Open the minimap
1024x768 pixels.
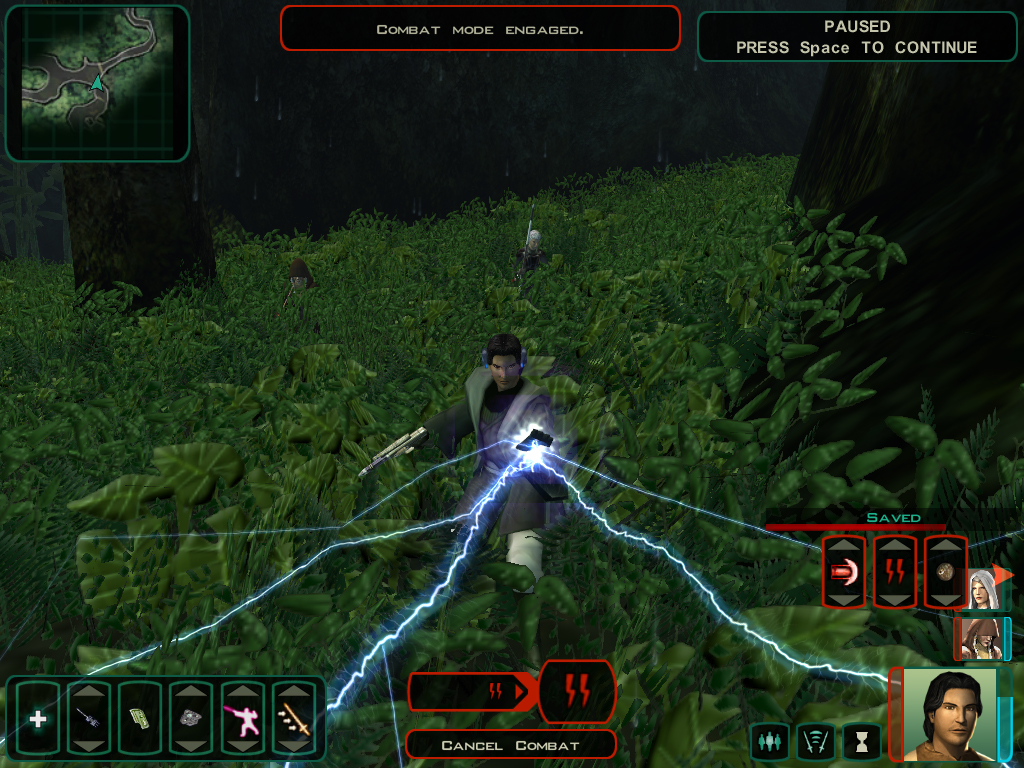click(97, 84)
